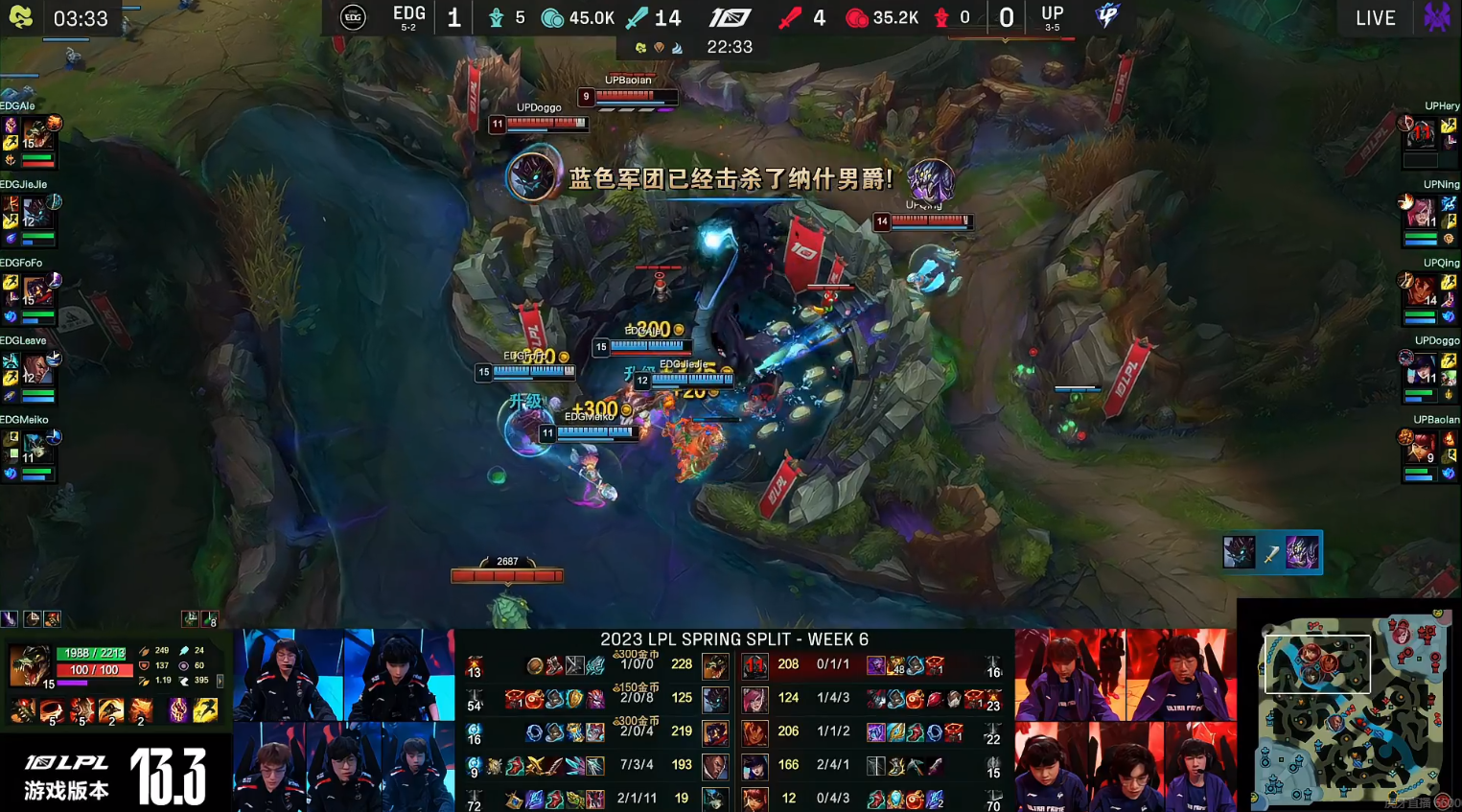Click the 2023 LPL SPRING SPLIT WEEK 6 header
This screenshot has width=1462, height=812.
[733, 638]
